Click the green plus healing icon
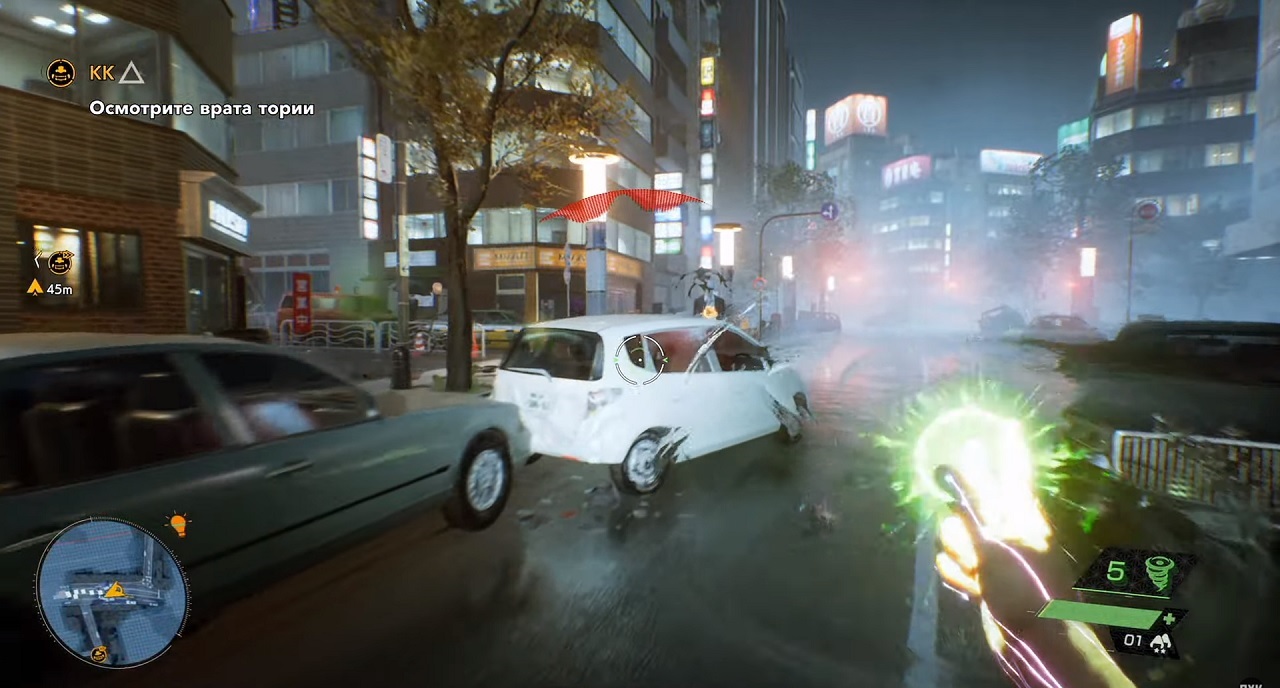 point(1168,618)
